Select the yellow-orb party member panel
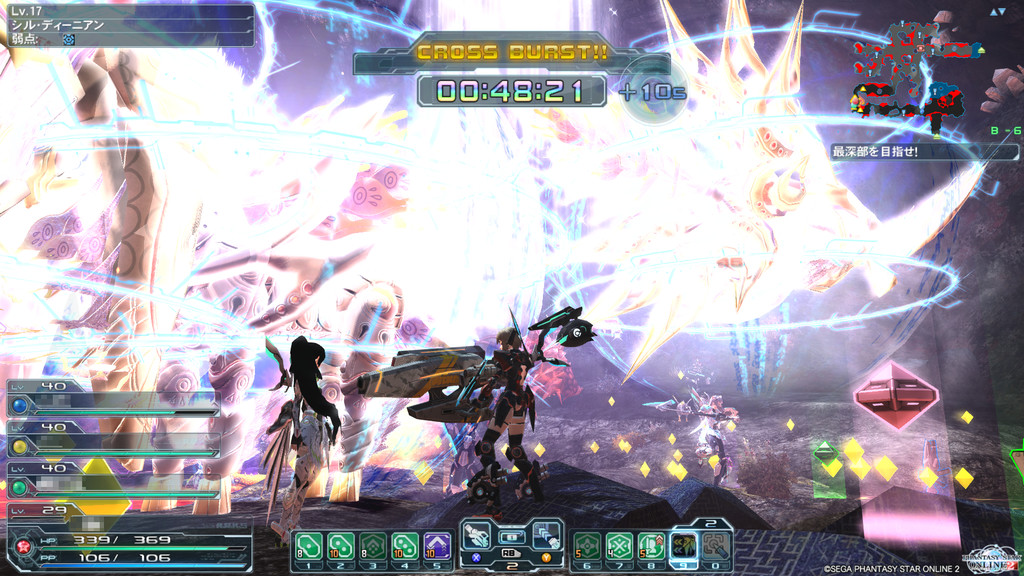 pos(112,439)
